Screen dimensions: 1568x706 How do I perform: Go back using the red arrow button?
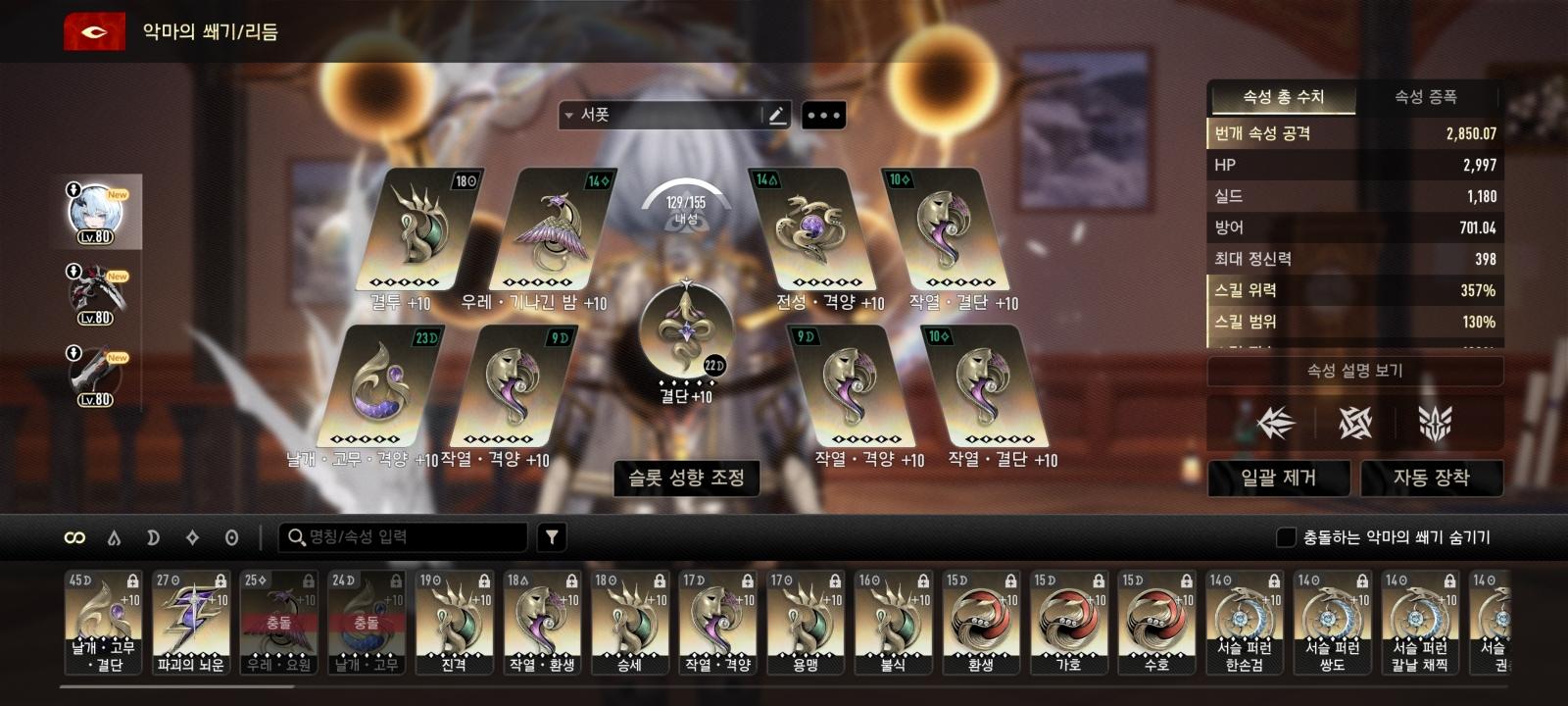point(94,31)
